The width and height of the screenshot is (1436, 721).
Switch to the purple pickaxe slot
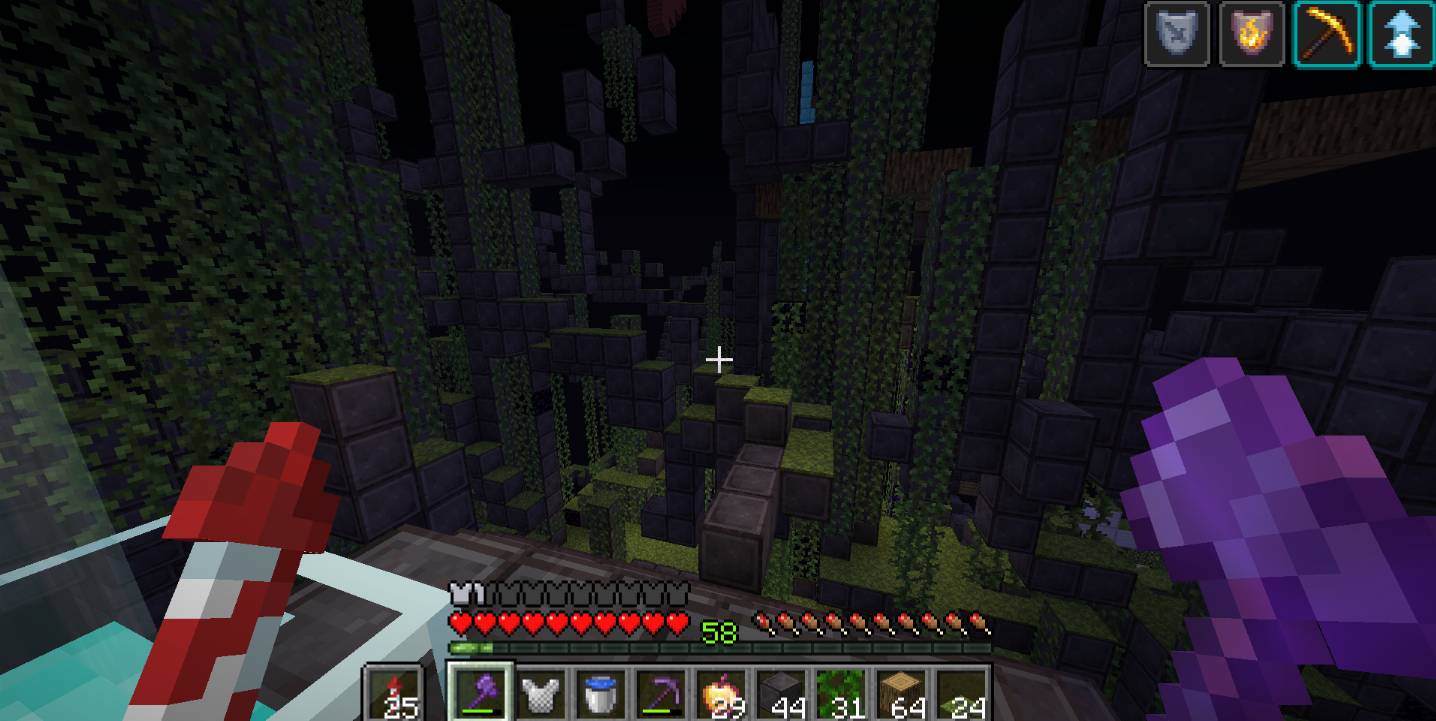tap(661, 693)
